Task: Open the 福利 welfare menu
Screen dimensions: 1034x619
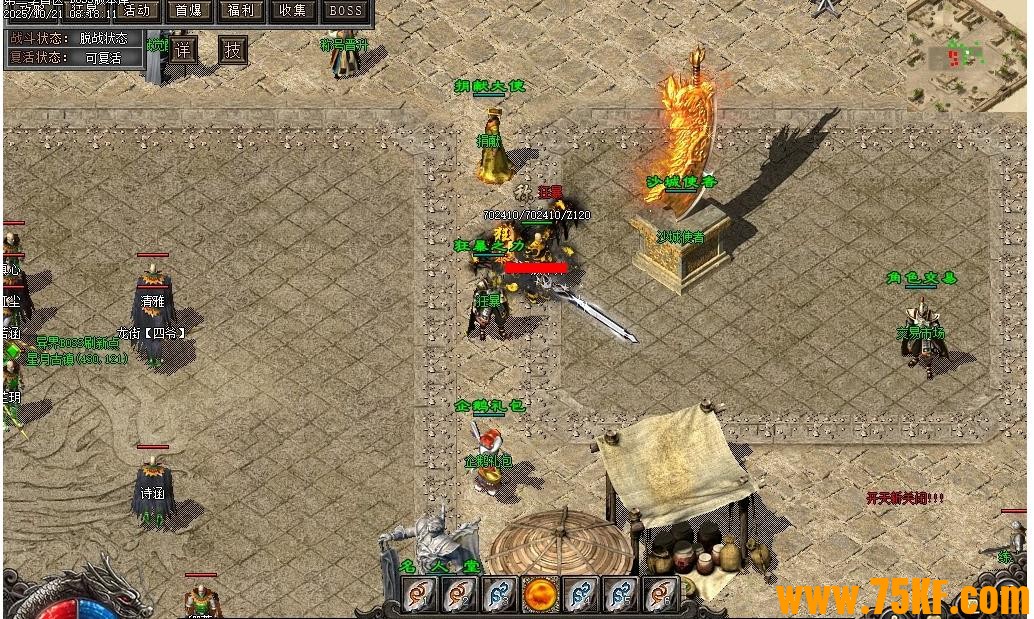Action: point(240,11)
